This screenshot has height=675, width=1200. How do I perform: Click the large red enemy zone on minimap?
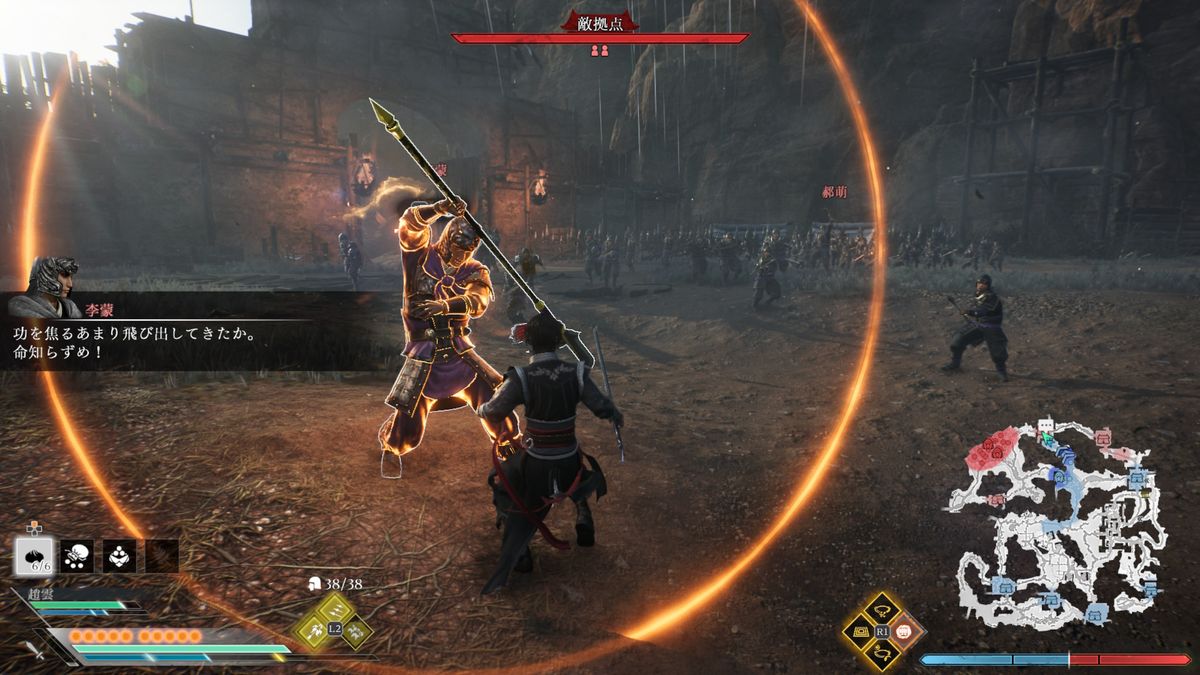point(994,449)
